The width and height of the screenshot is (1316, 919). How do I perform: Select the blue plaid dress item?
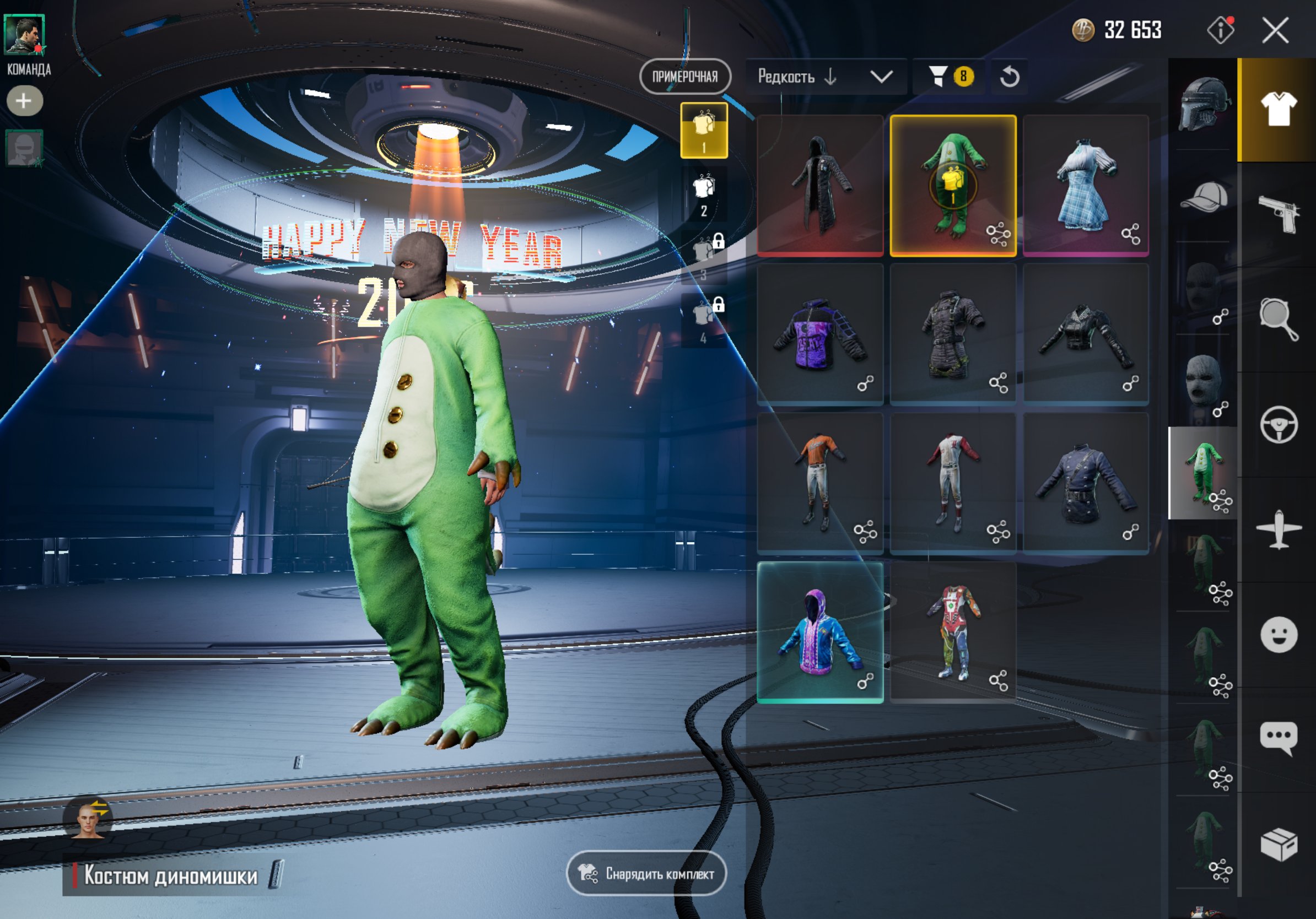click(x=1086, y=185)
